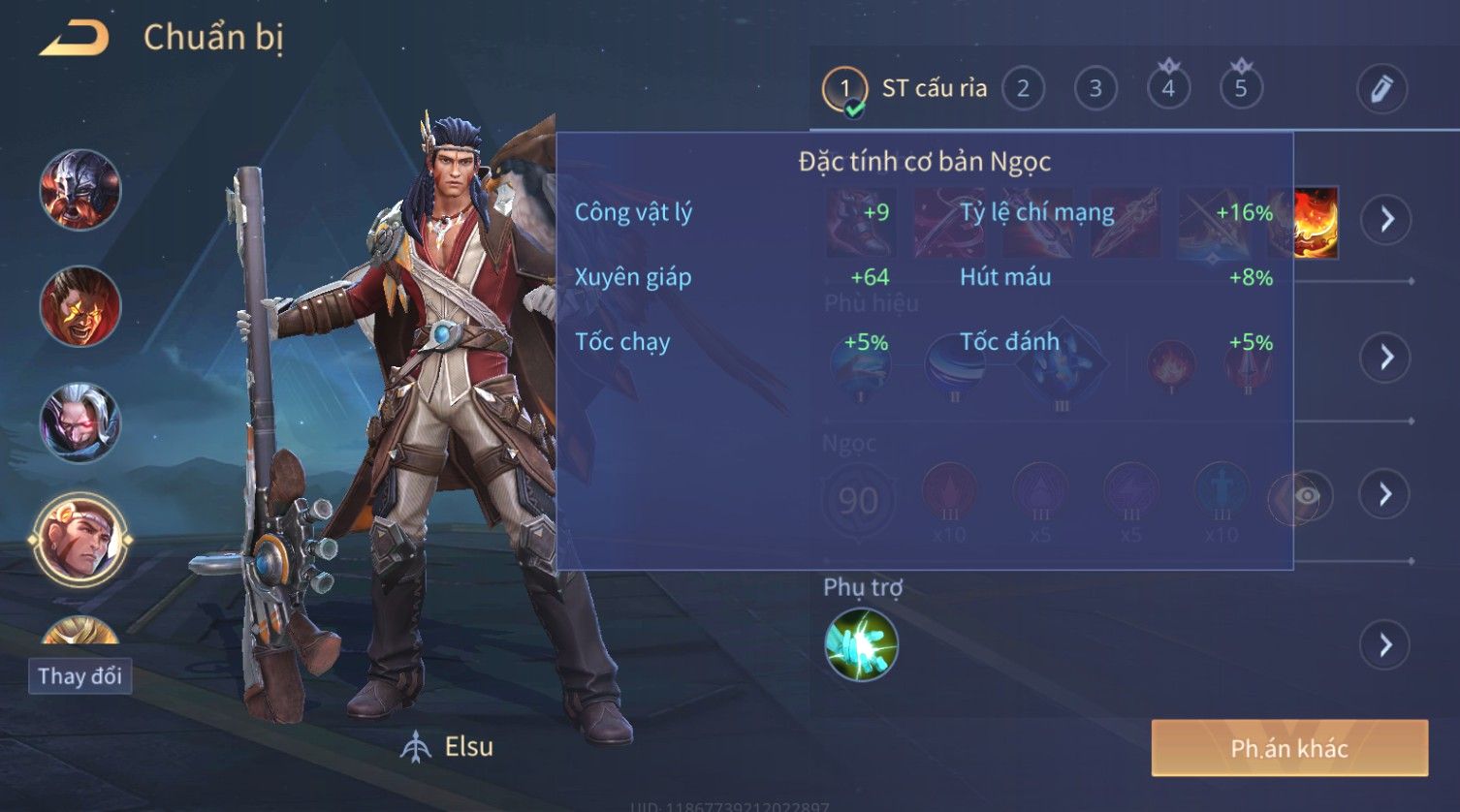Screen dimensions: 1460x812
Task: Open the Phụ trợ selection arrow
Action: [1386, 645]
